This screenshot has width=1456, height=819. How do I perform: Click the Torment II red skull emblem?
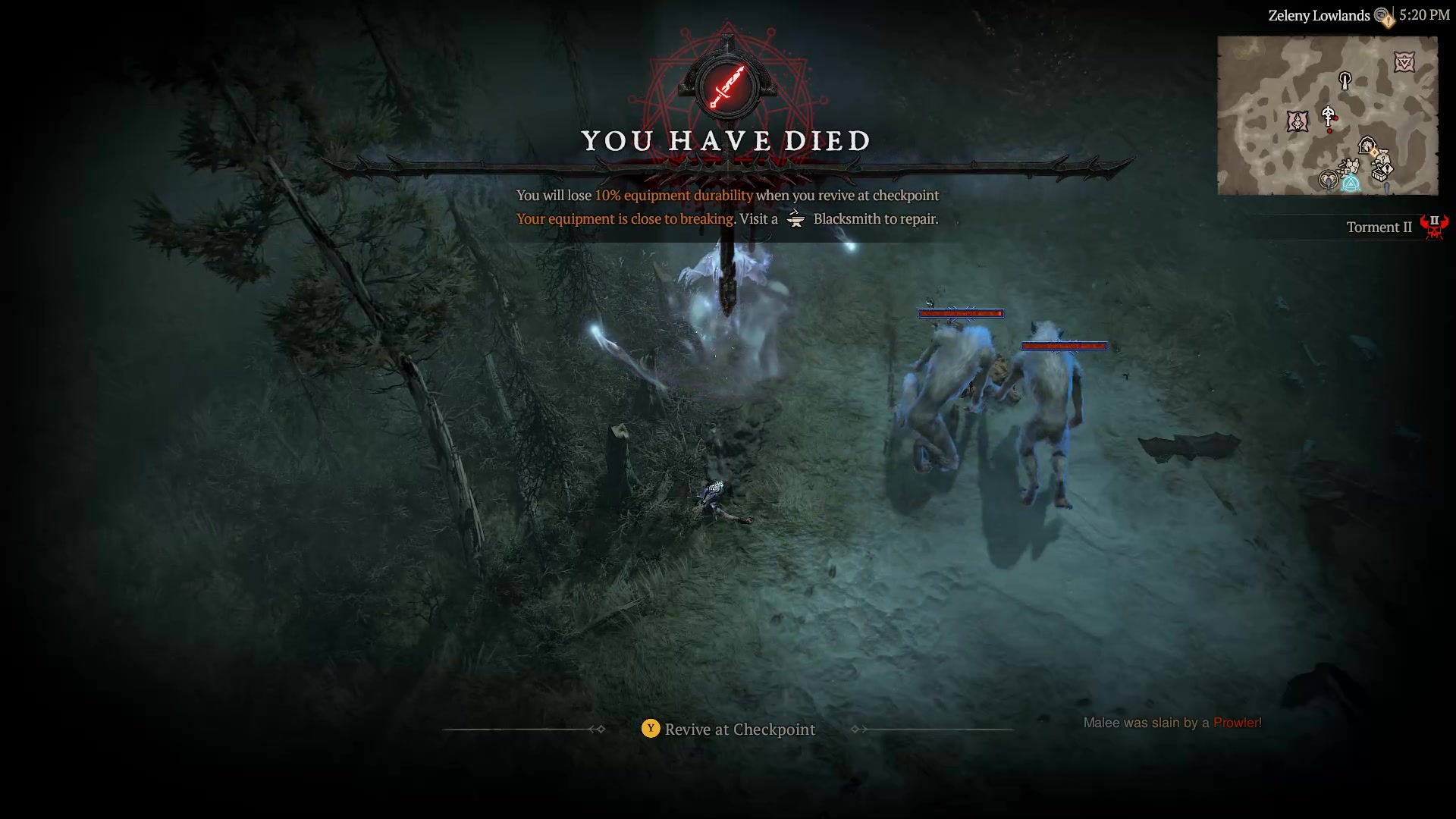click(x=1435, y=227)
